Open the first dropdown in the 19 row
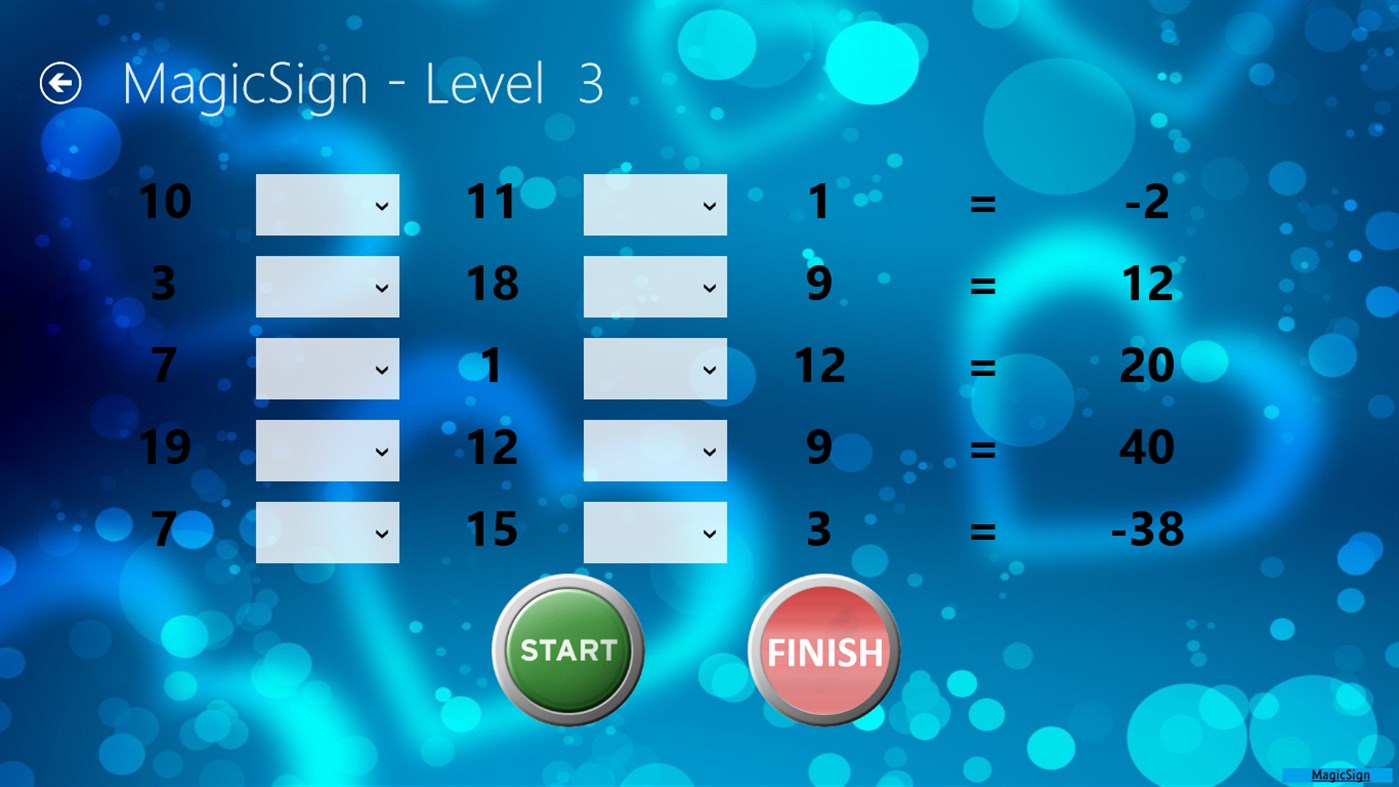 coord(327,450)
